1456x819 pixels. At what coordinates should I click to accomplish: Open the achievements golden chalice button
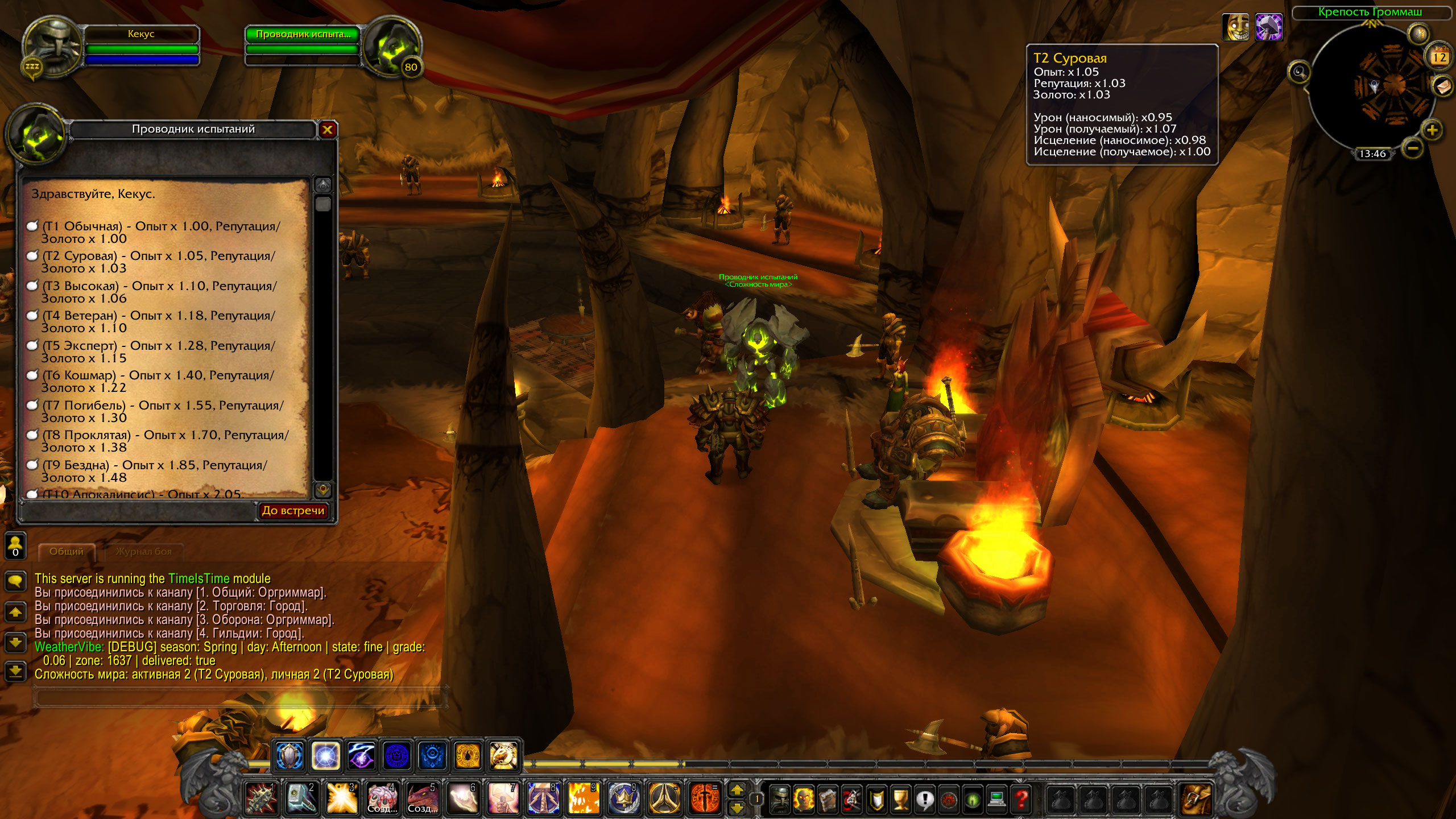(x=901, y=799)
